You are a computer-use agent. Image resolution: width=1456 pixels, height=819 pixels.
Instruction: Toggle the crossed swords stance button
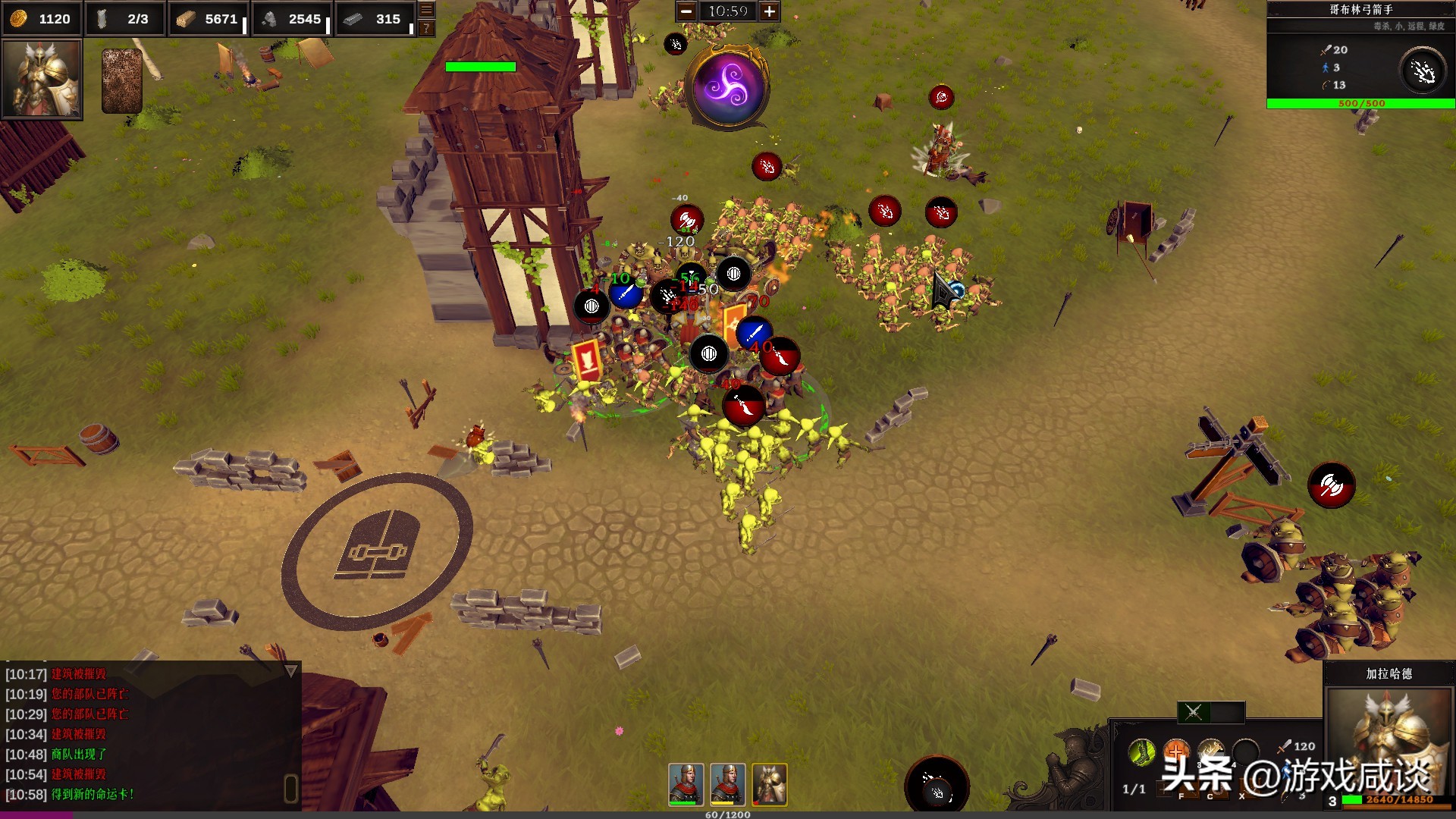[x=1194, y=712]
